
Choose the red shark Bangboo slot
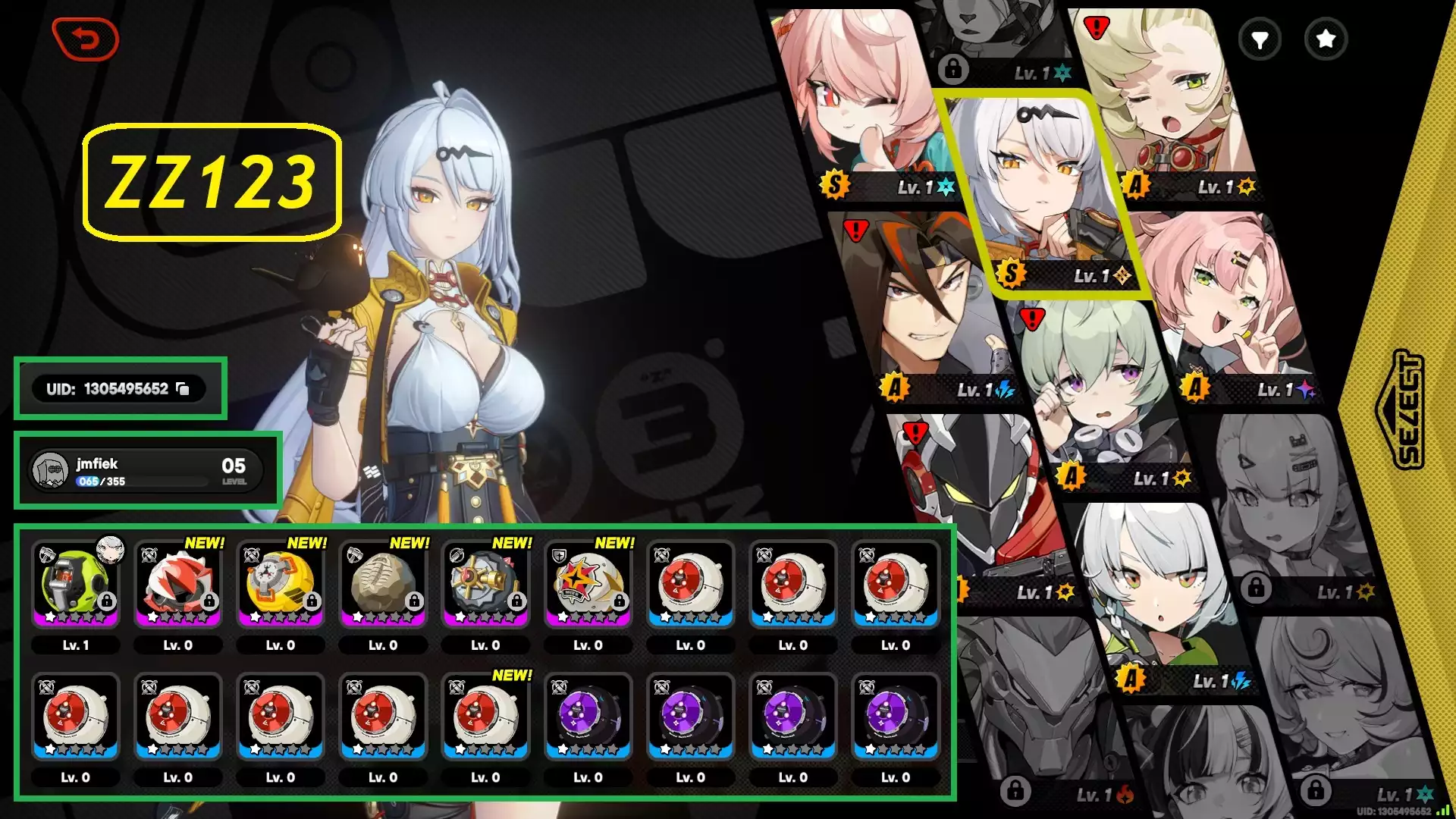point(177,584)
